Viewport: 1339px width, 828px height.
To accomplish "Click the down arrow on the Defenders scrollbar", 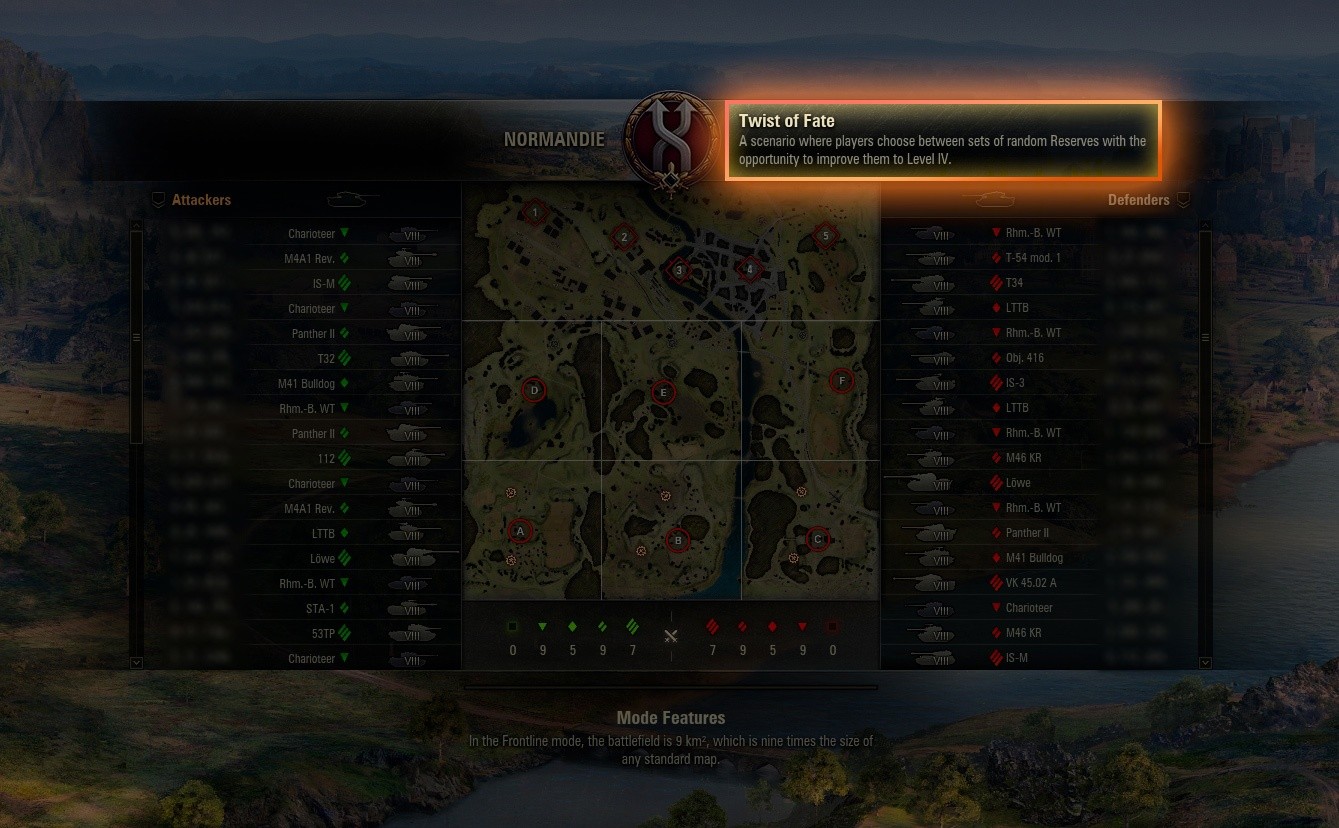I will point(1205,662).
